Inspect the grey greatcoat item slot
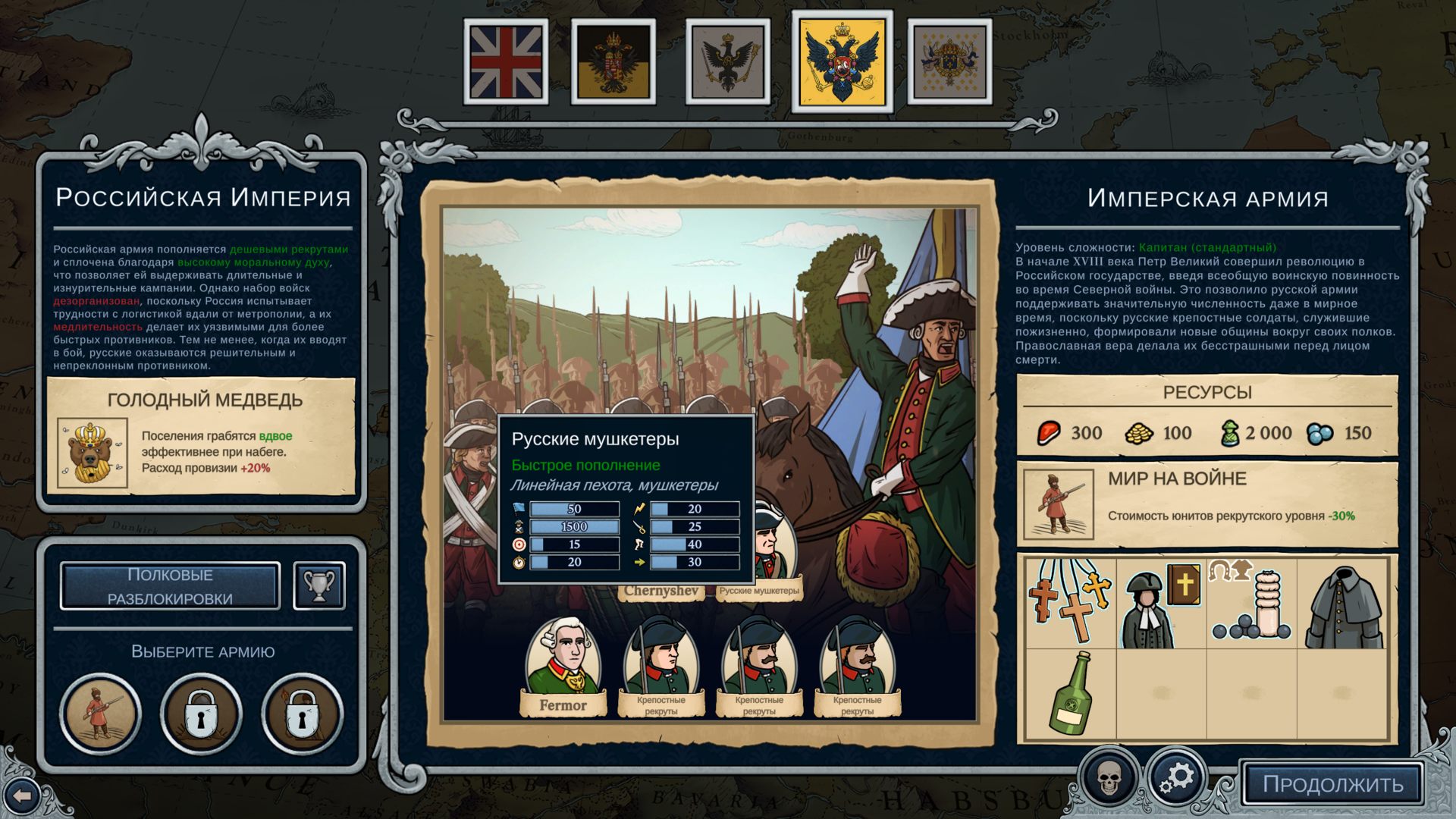Image resolution: width=1456 pixels, height=819 pixels. [1343, 604]
